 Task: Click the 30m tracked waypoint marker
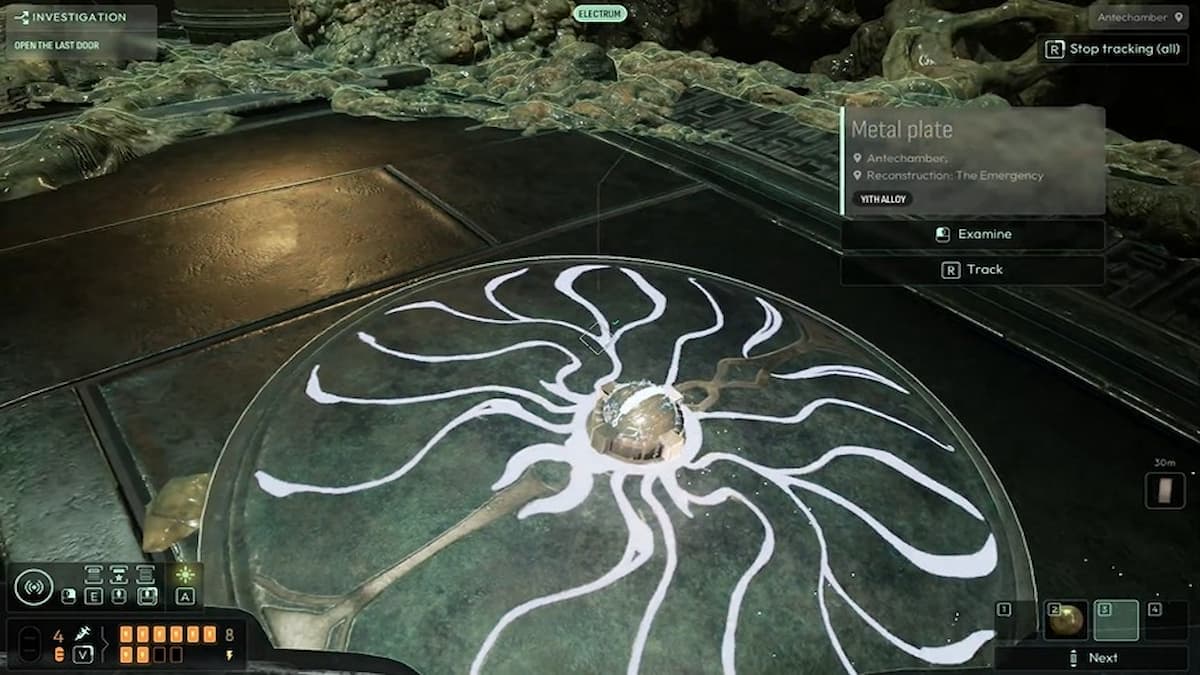point(1164,490)
